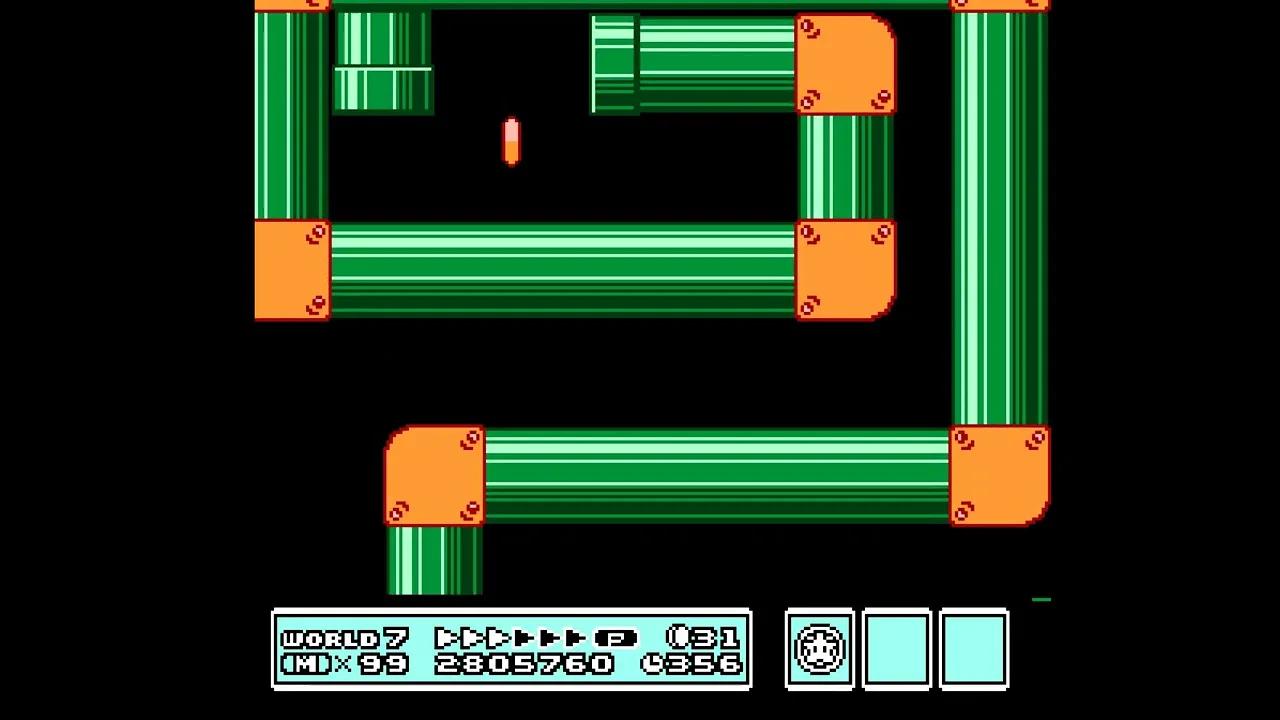Click the first arrow of the power meter
The width and height of the screenshot is (1280, 720).
point(444,637)
